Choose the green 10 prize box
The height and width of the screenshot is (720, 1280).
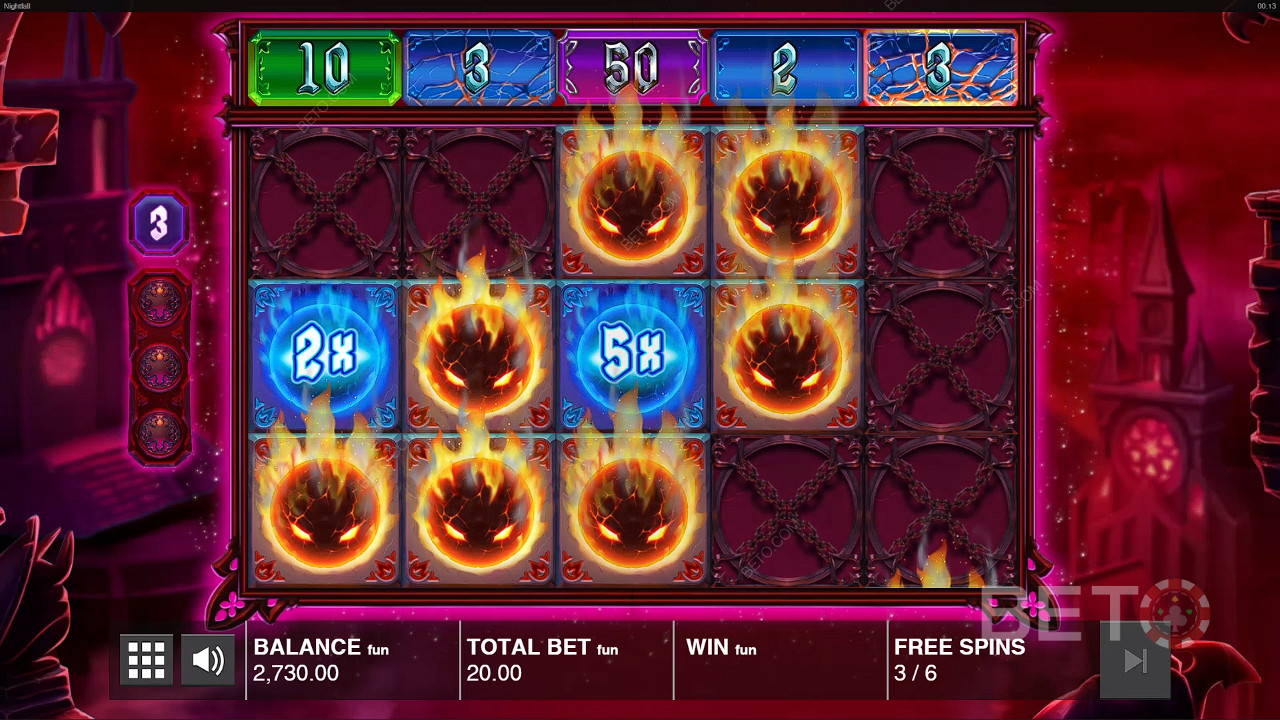[x=324, y=68]
